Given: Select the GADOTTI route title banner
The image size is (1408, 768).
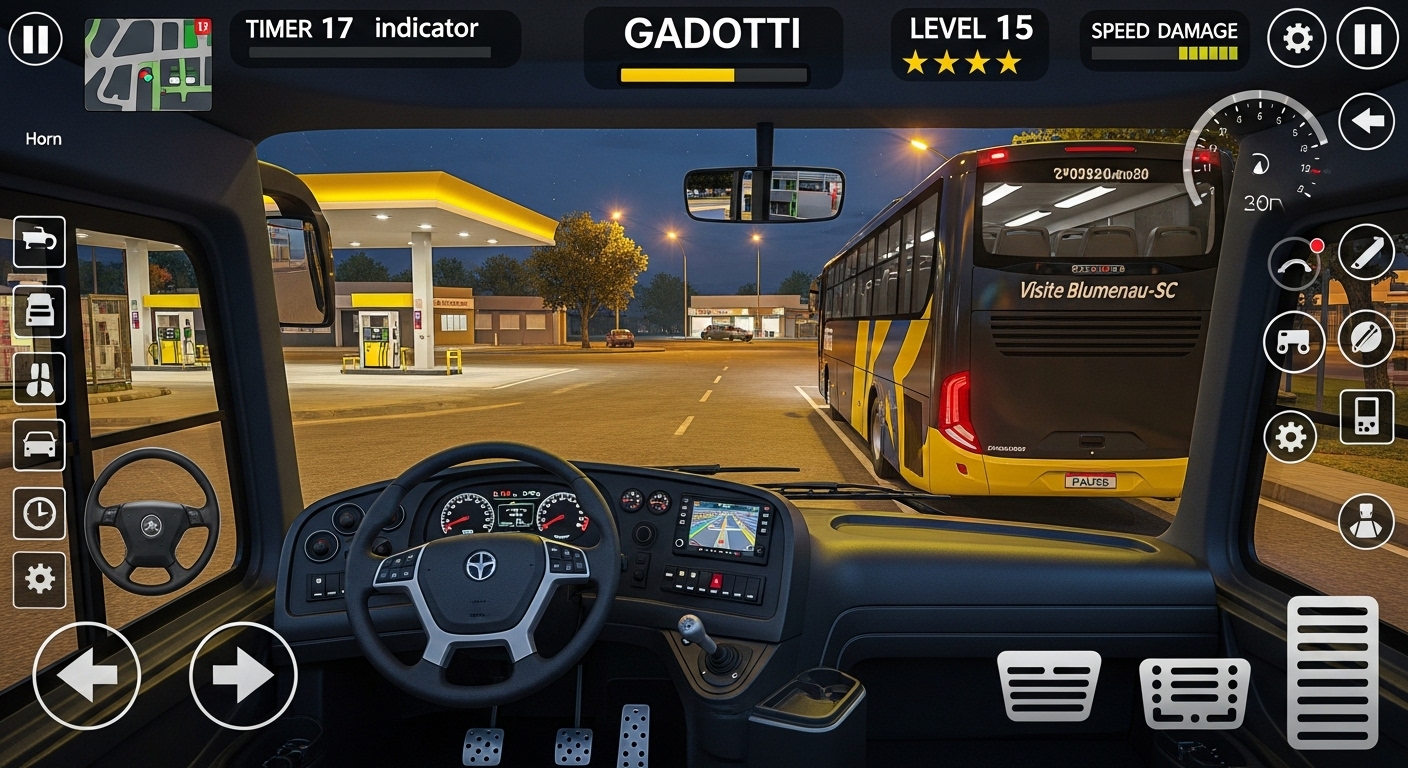Looking at the screenshot, I should click(711, 33).
